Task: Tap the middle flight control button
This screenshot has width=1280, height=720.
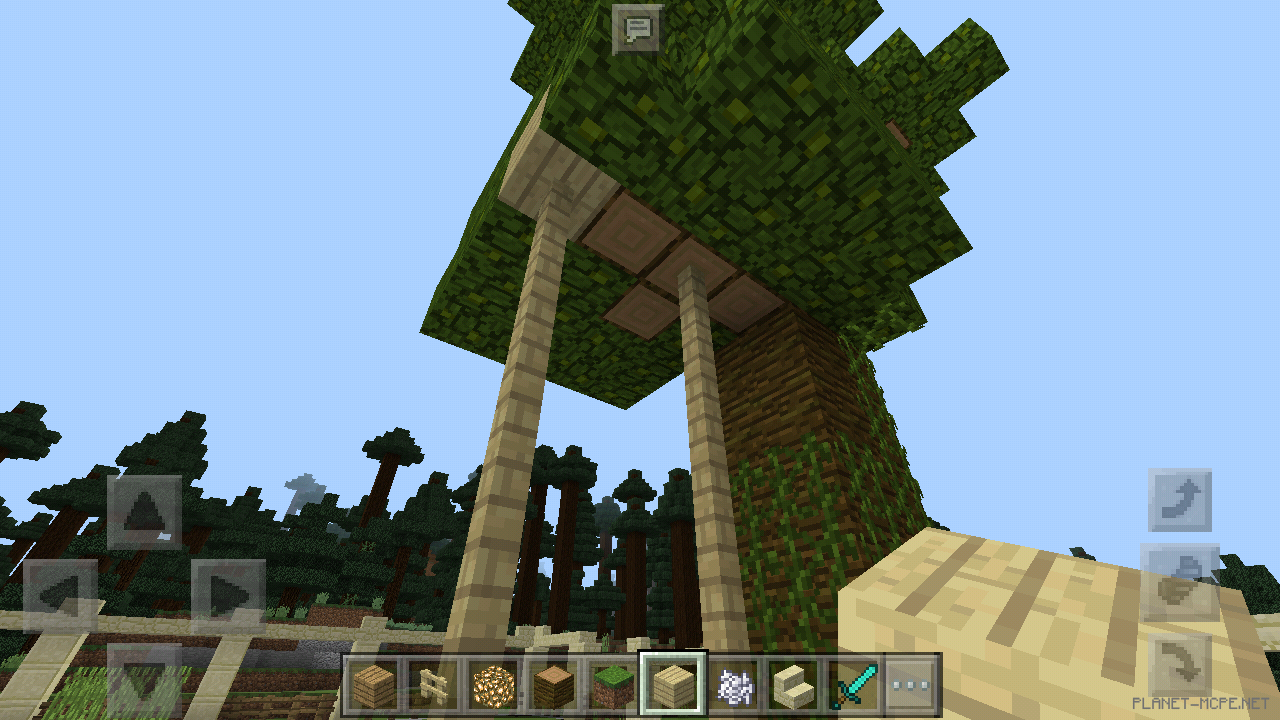Action: click(x=1180, y=582)
